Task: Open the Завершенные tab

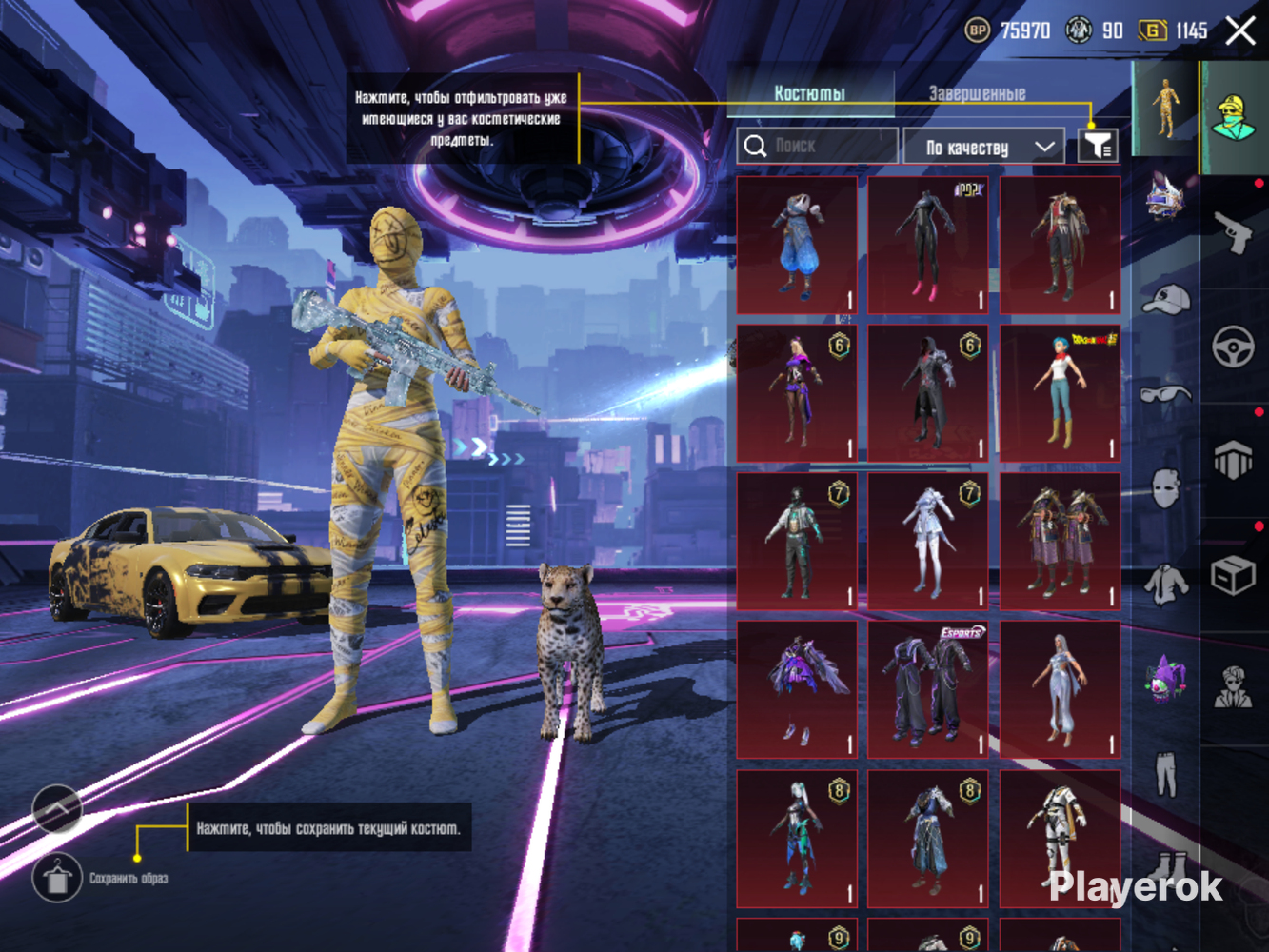Action: tap(977, 93)
